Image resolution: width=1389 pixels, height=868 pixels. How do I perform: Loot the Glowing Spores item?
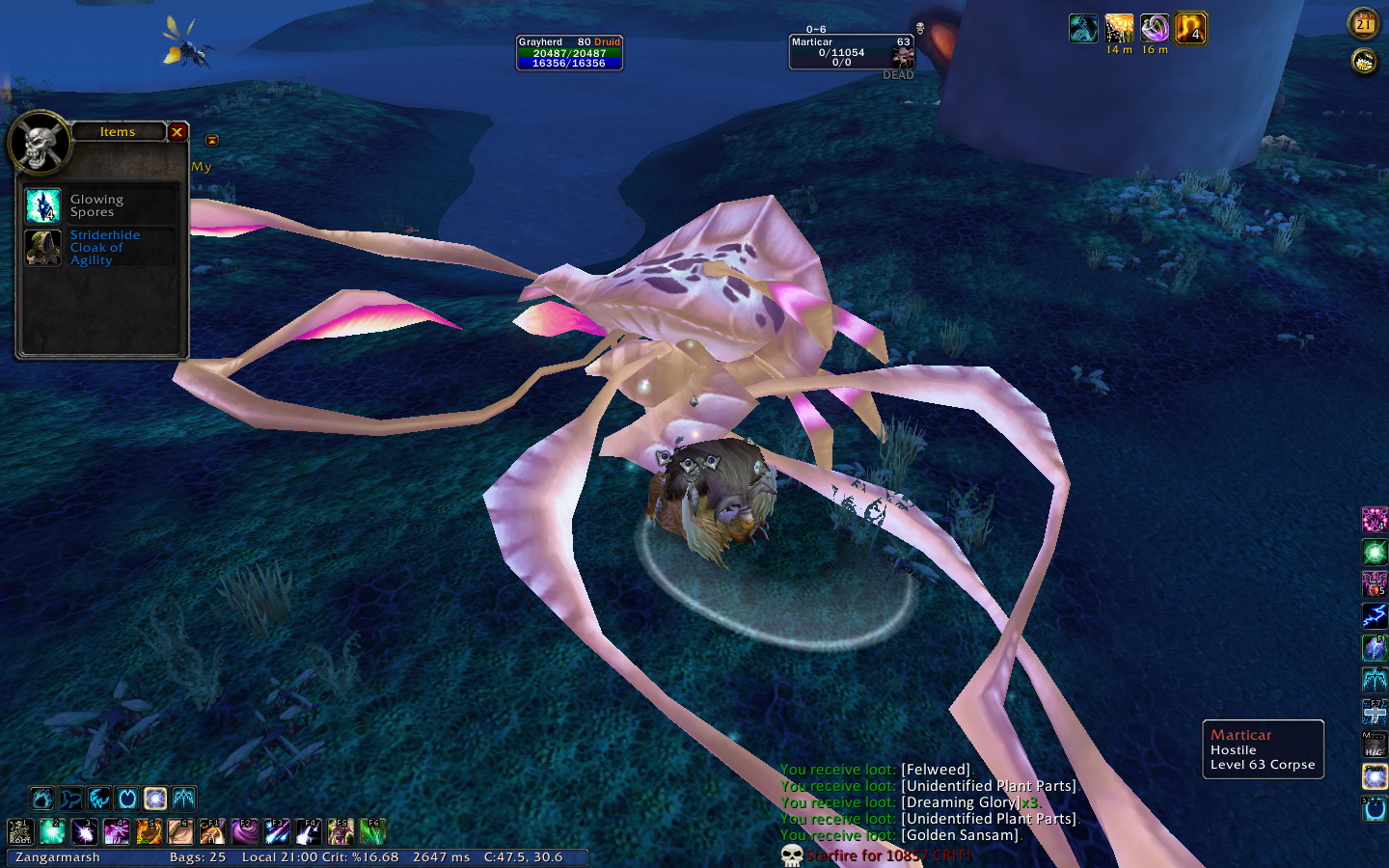(43, 205)
